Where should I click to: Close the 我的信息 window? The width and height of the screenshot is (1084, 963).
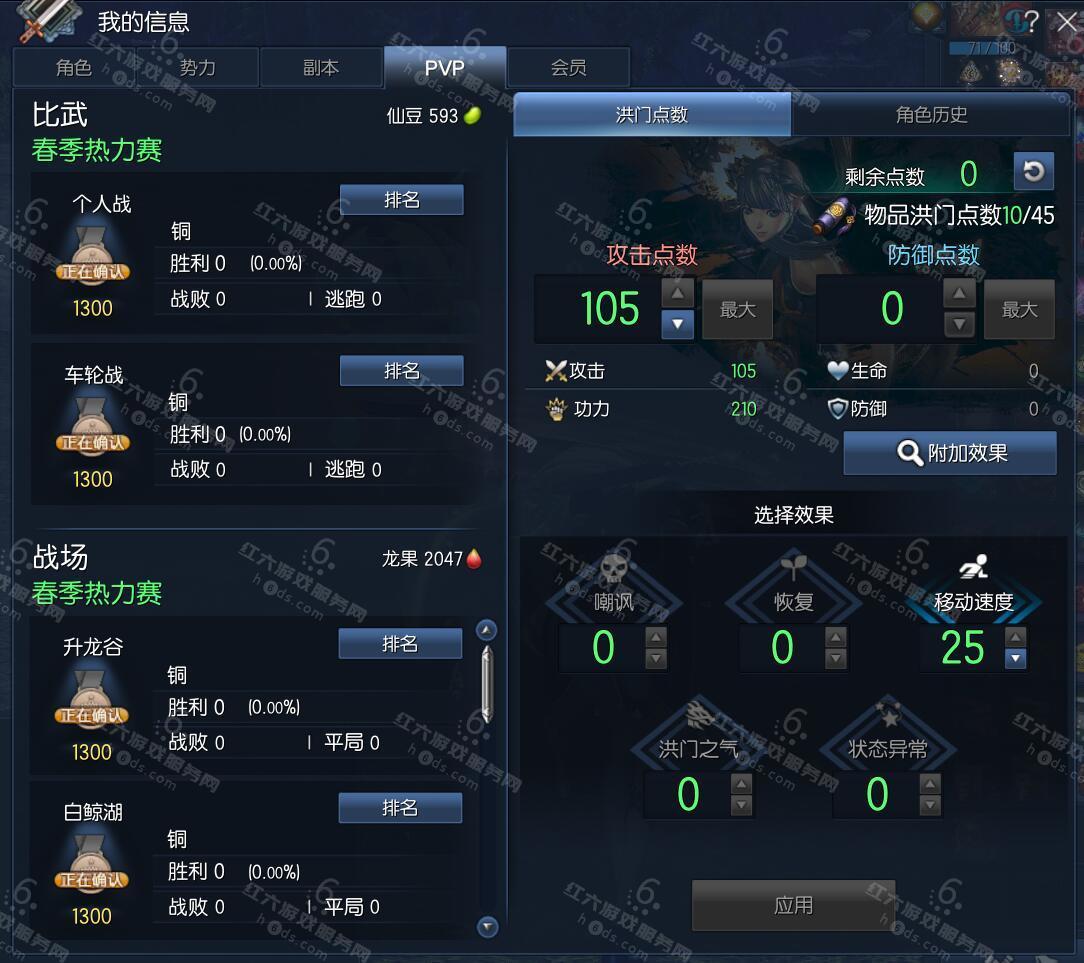[x=1067, y=21]
